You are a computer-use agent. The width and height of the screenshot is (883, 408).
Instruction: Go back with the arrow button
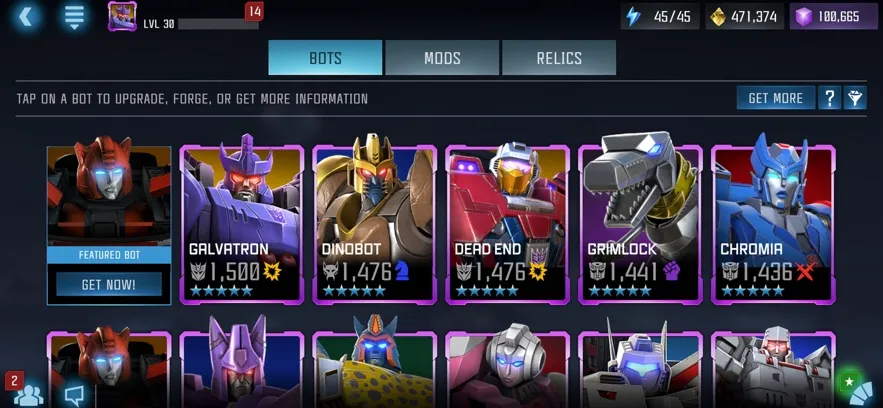click(26, 16)
